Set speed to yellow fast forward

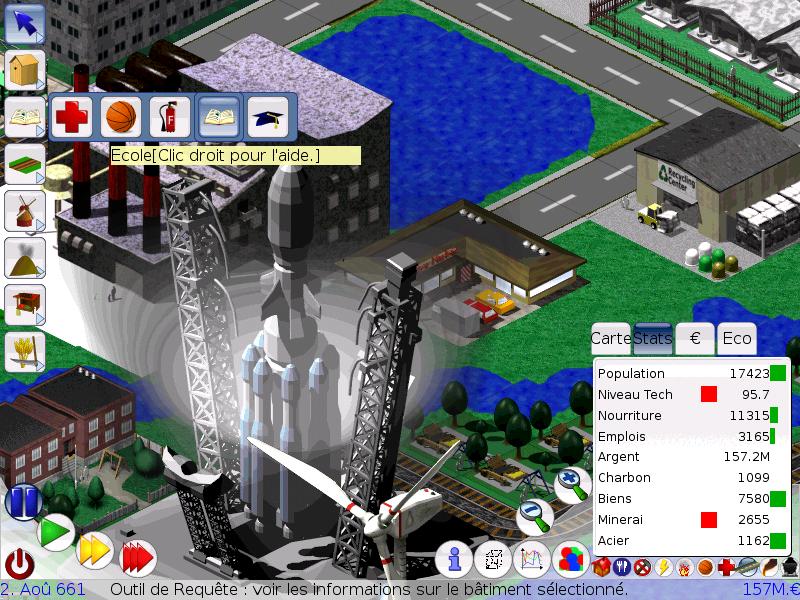[x=95, y=550]
